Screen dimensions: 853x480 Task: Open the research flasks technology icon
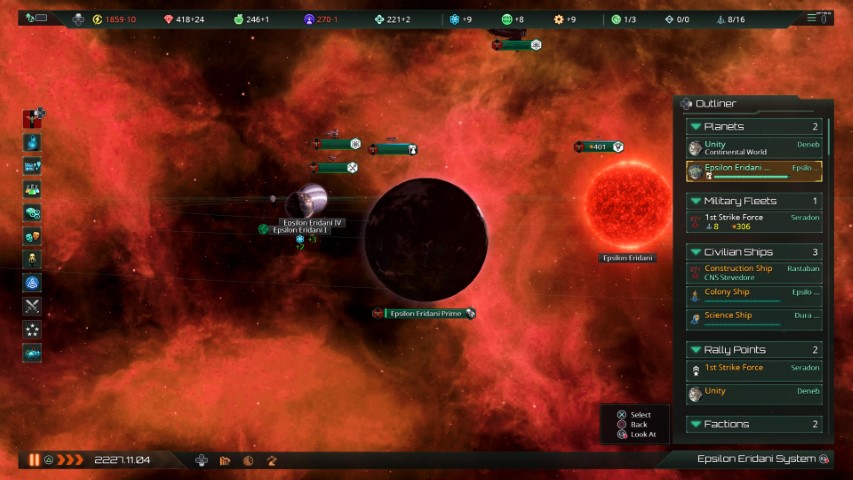[33, 189]
